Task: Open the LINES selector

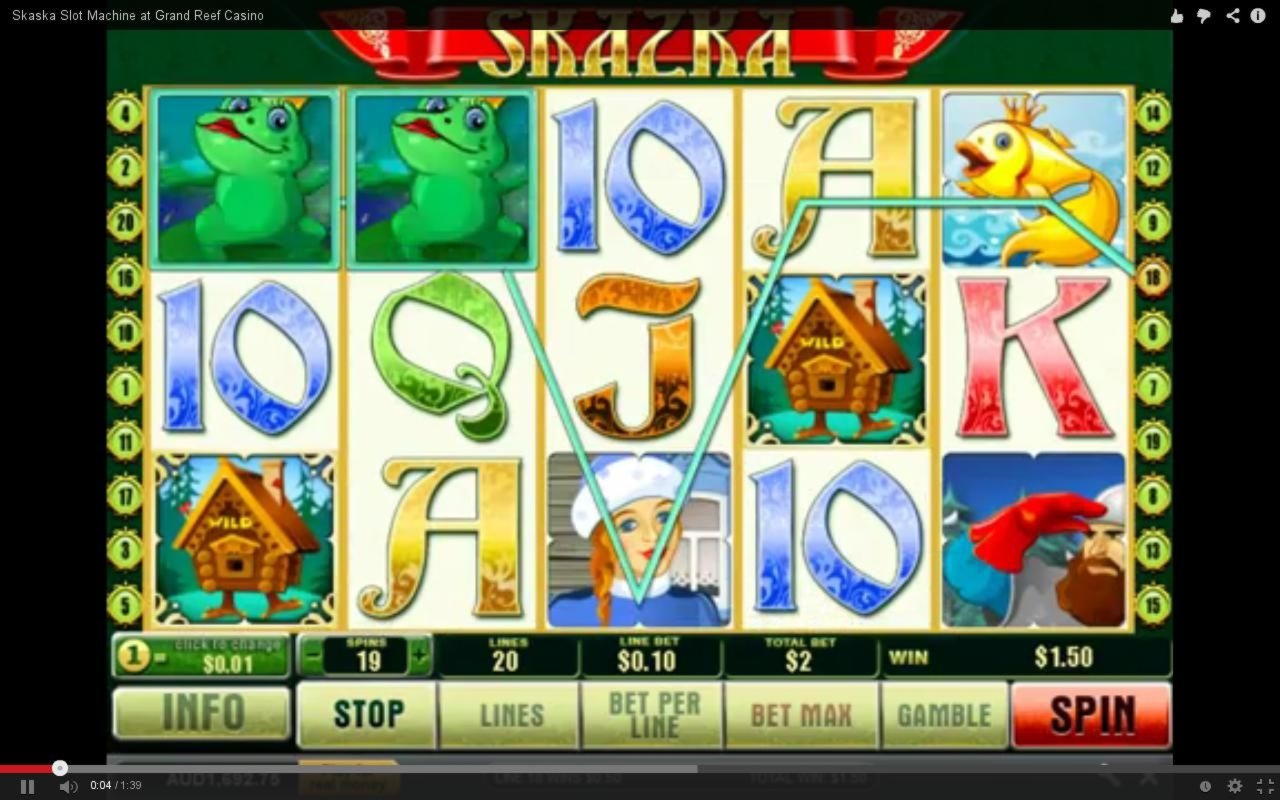Action: (x=509, y=714)
